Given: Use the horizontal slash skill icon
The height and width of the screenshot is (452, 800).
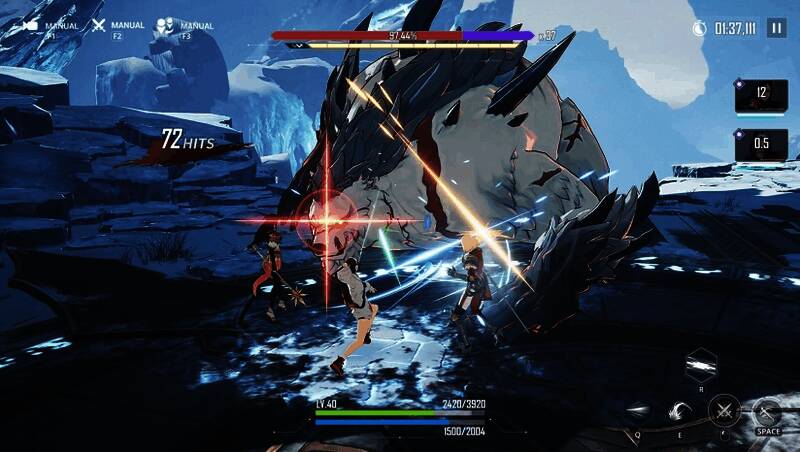Looking at the screenshot, I should [637, 410].
